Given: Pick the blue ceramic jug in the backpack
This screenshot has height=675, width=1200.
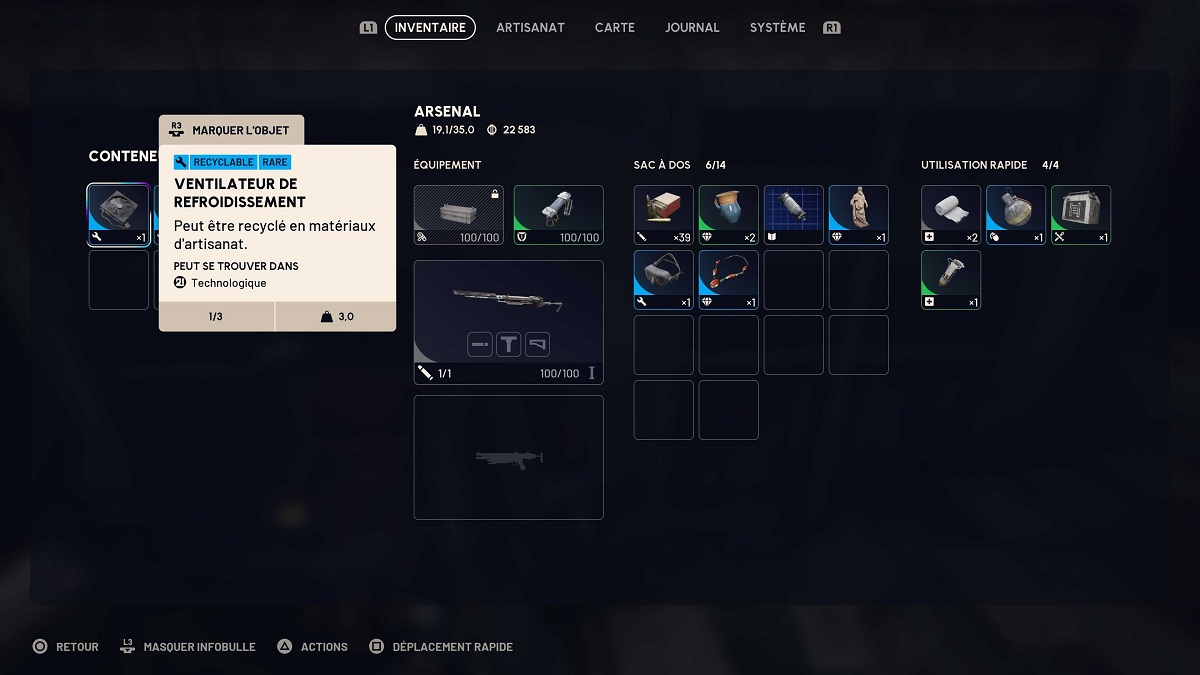Looking at the screenshot, I should click(729, 215).
